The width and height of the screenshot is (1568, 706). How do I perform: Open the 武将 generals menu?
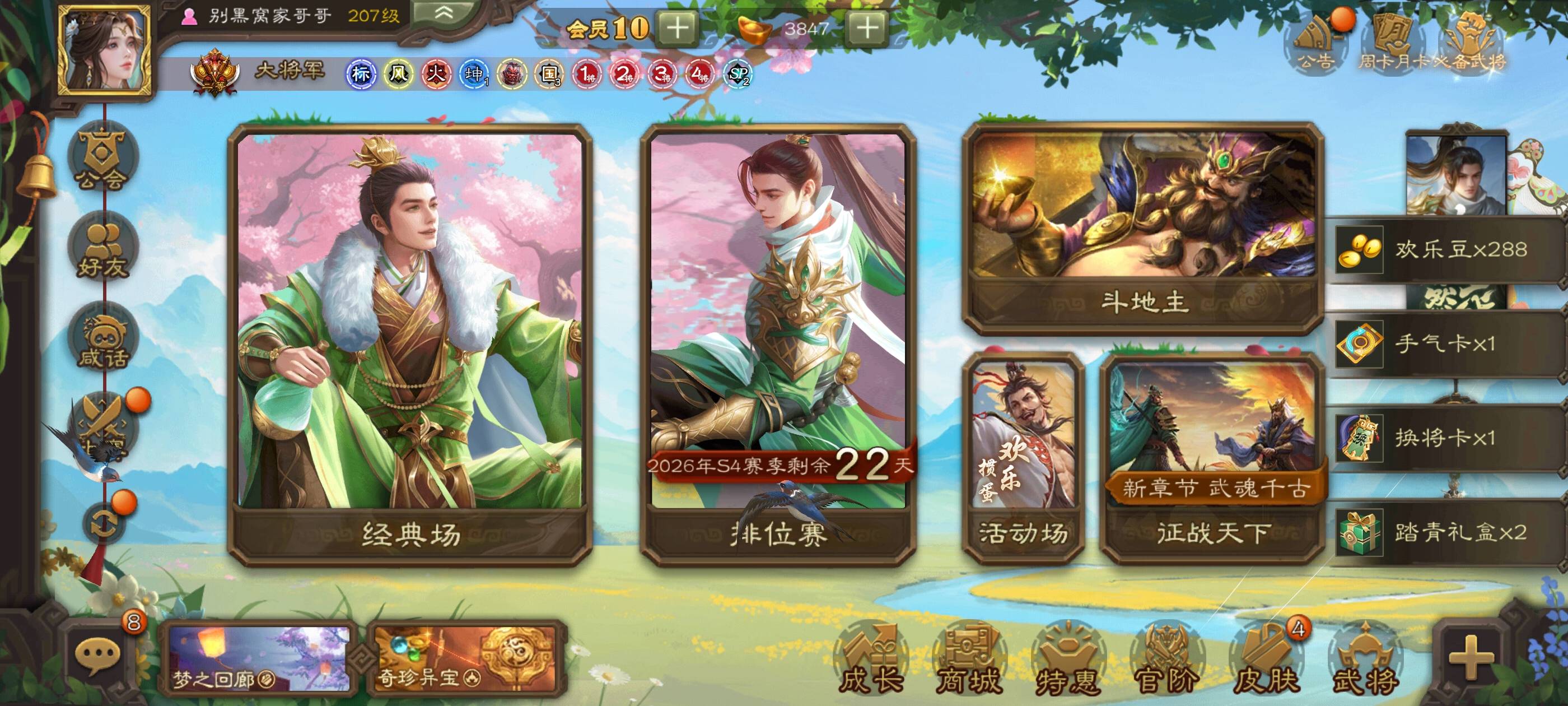pyautogui.click(x=1364, y=659)
